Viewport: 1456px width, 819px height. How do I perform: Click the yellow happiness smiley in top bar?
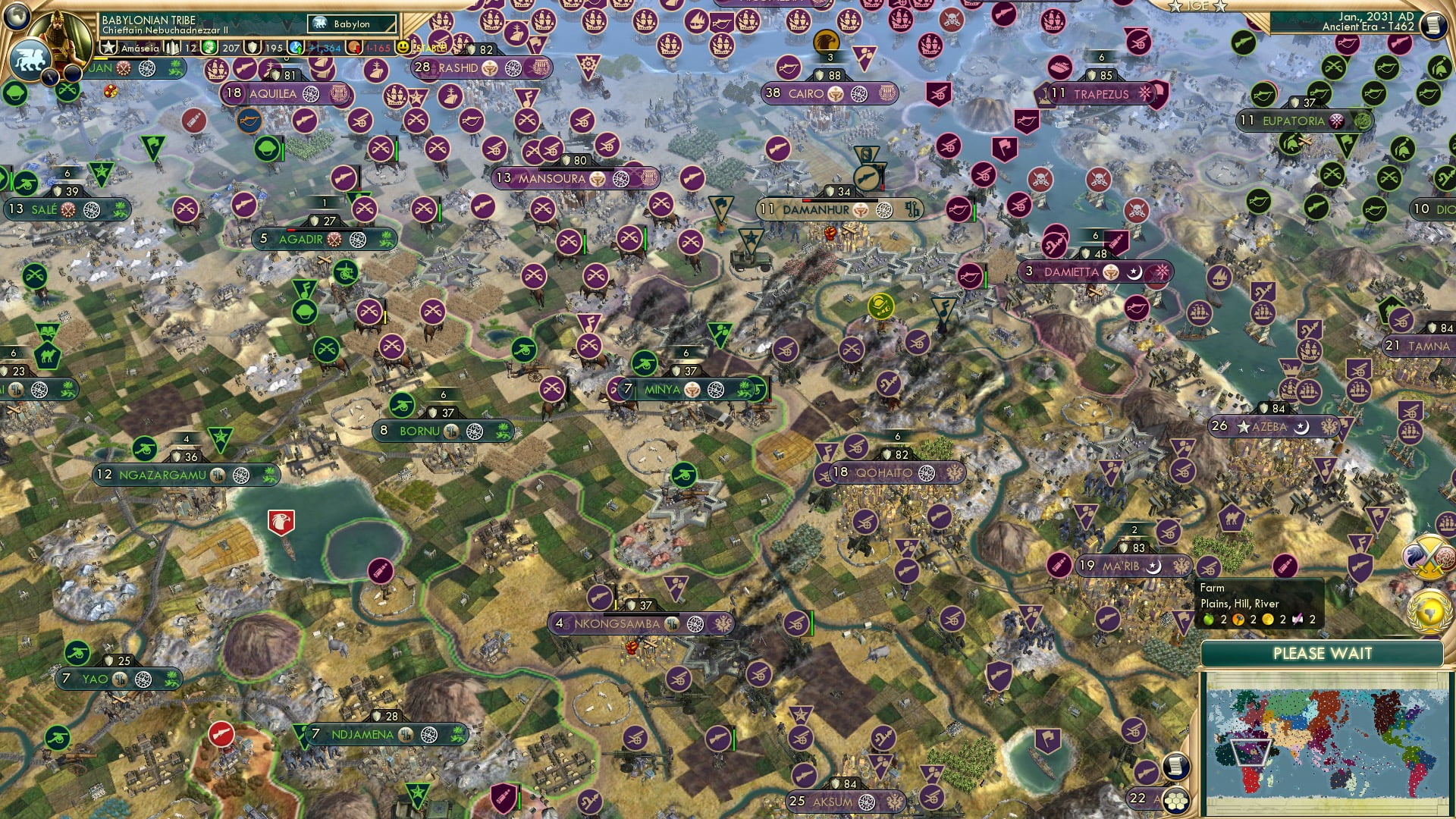403,48
